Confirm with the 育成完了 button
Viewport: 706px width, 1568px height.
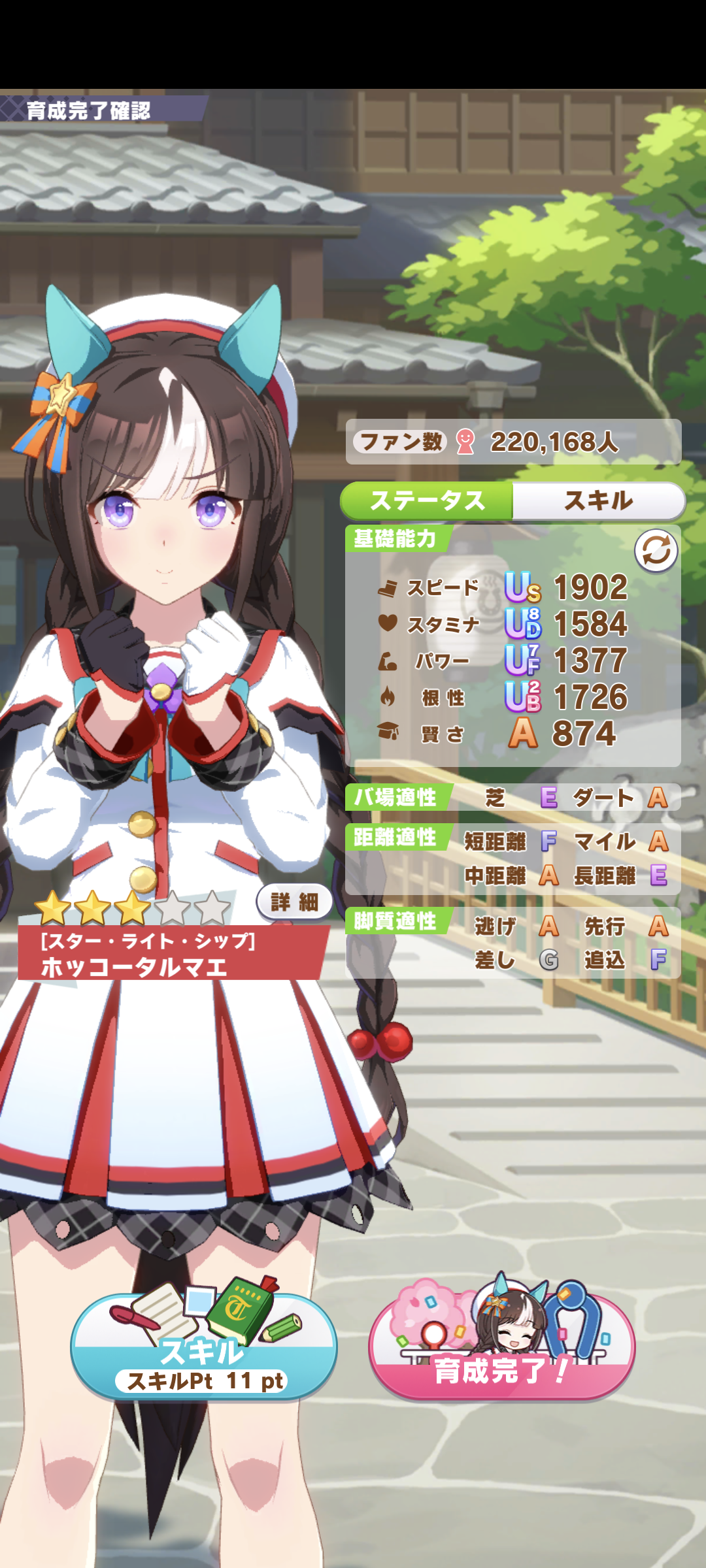point(501,1347)
